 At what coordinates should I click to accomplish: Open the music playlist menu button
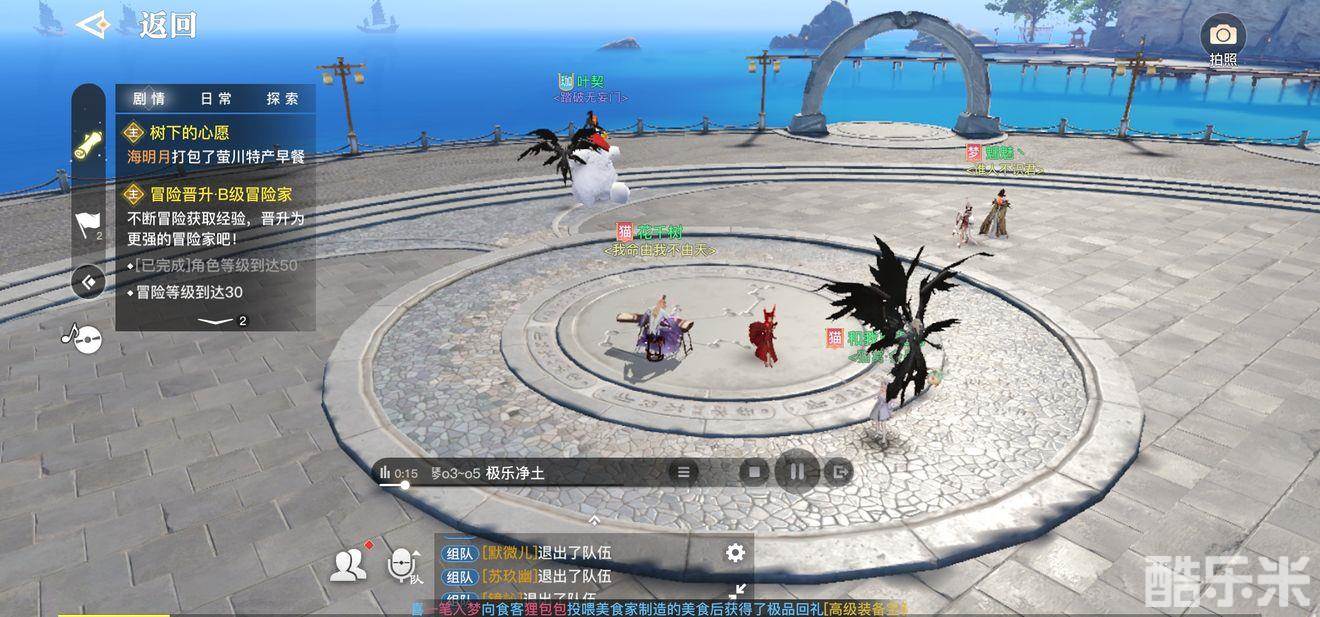click(x=684, y=472)
